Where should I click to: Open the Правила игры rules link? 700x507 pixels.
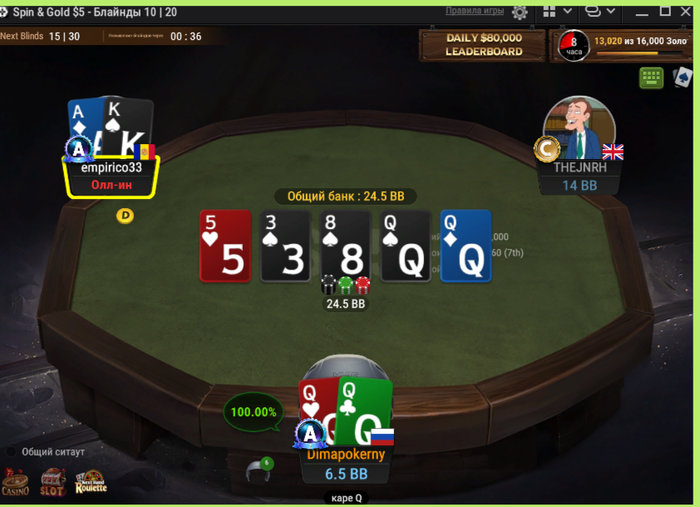[x=474, y=11]
